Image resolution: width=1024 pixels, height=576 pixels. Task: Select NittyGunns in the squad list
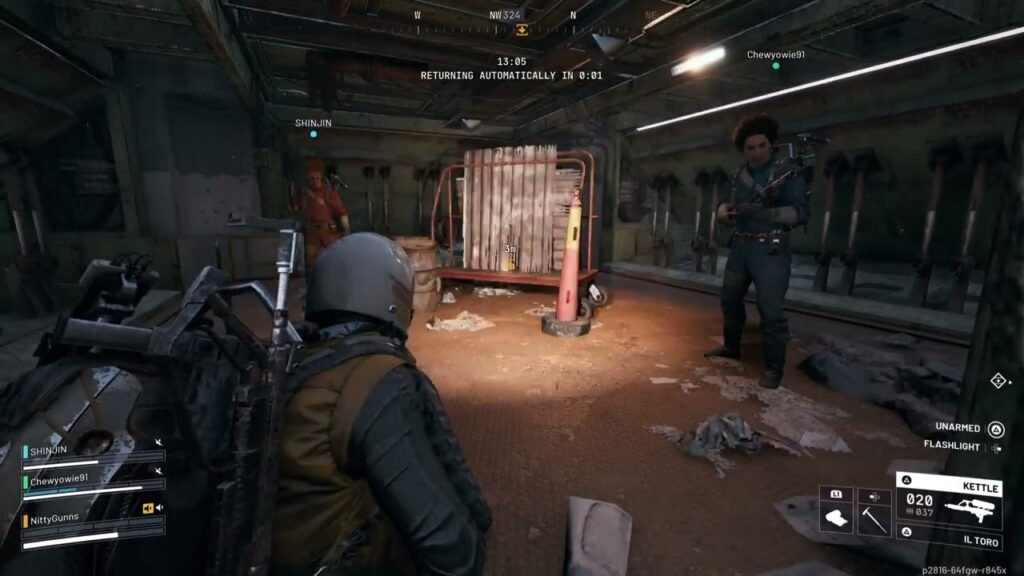click(56, 520)
